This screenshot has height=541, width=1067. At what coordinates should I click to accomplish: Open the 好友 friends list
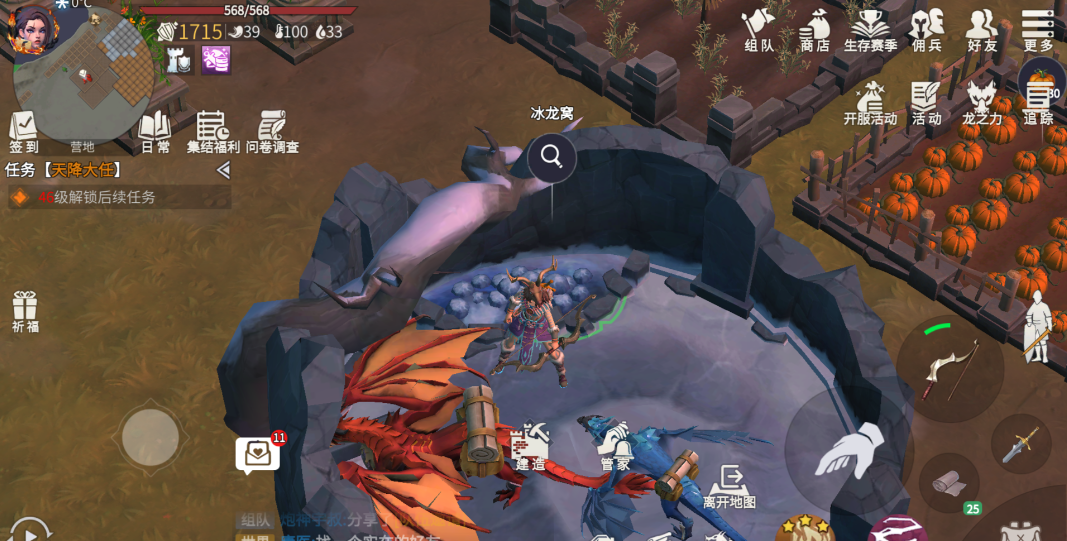coord(982,28)
